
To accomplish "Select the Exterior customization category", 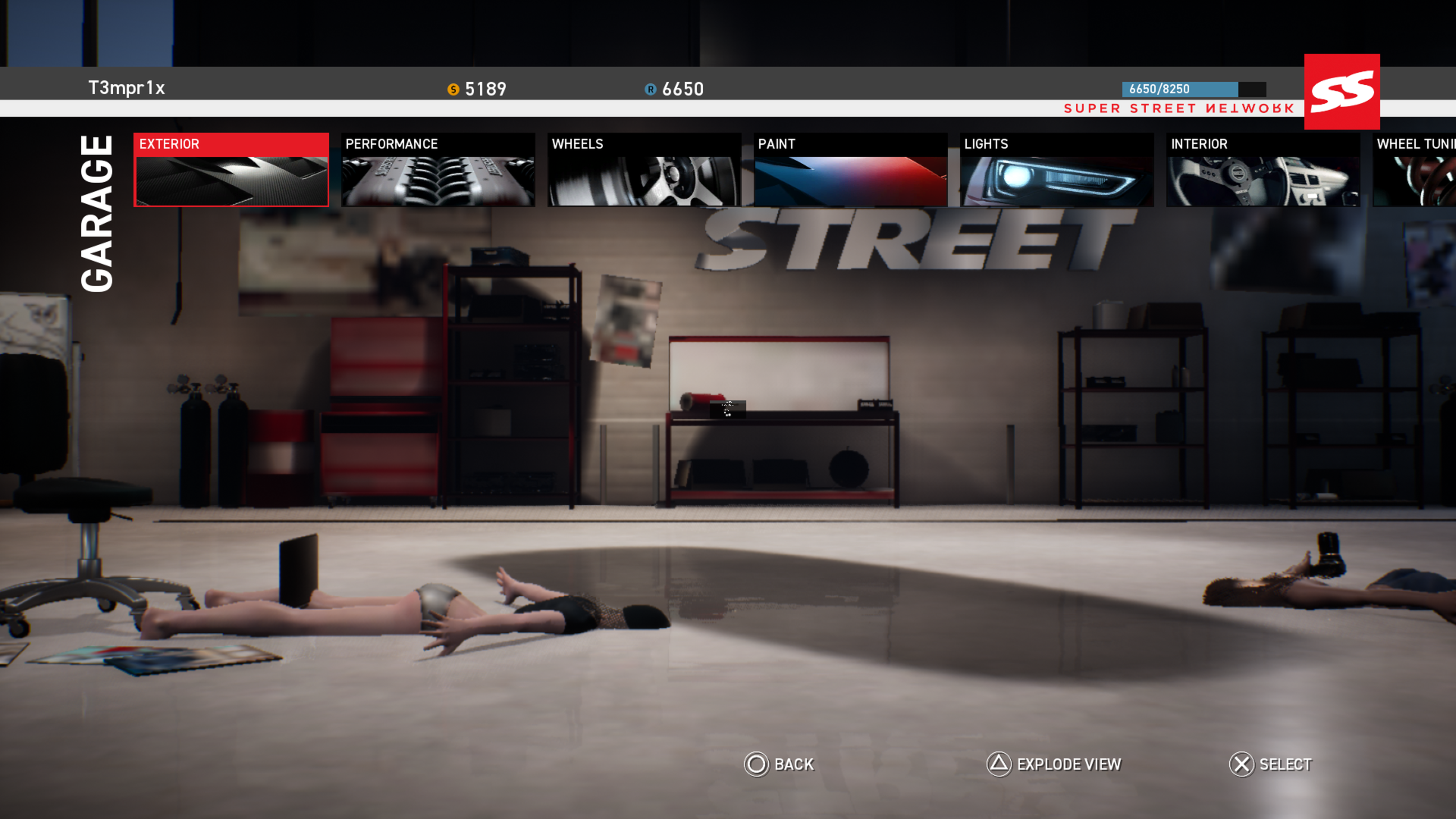I will coord(231,169).
